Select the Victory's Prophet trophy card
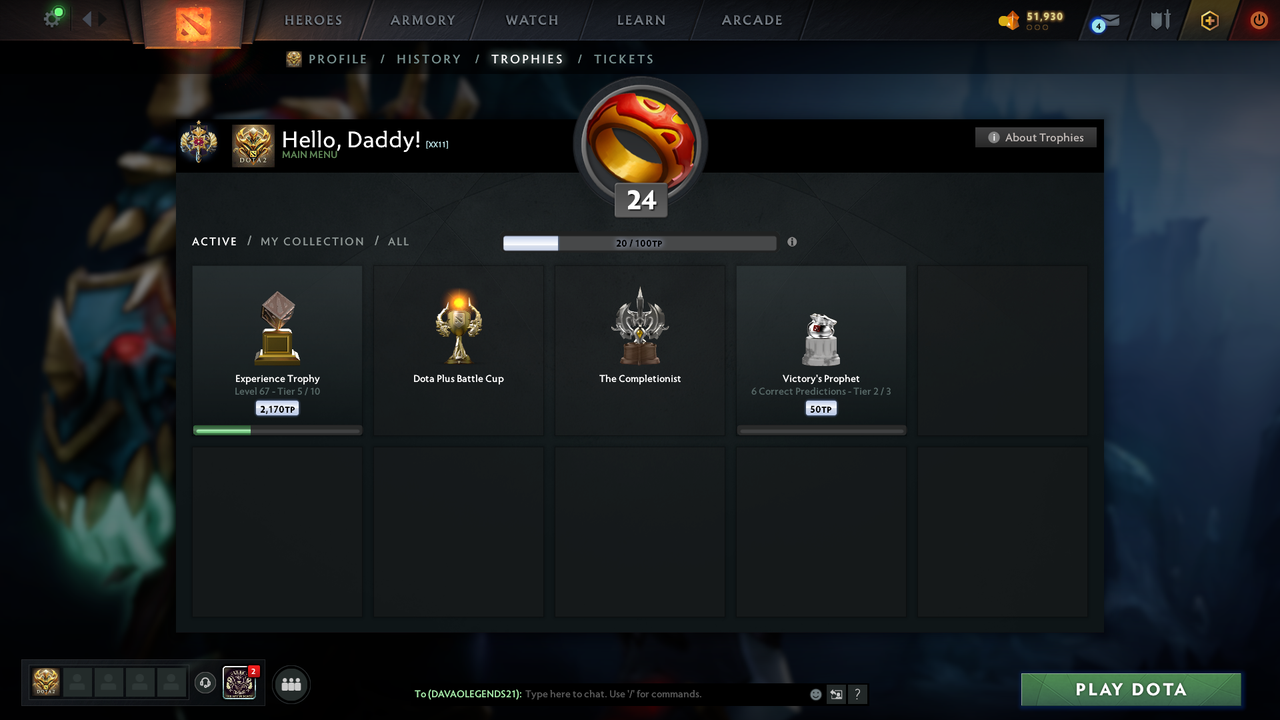 point(821,348)
